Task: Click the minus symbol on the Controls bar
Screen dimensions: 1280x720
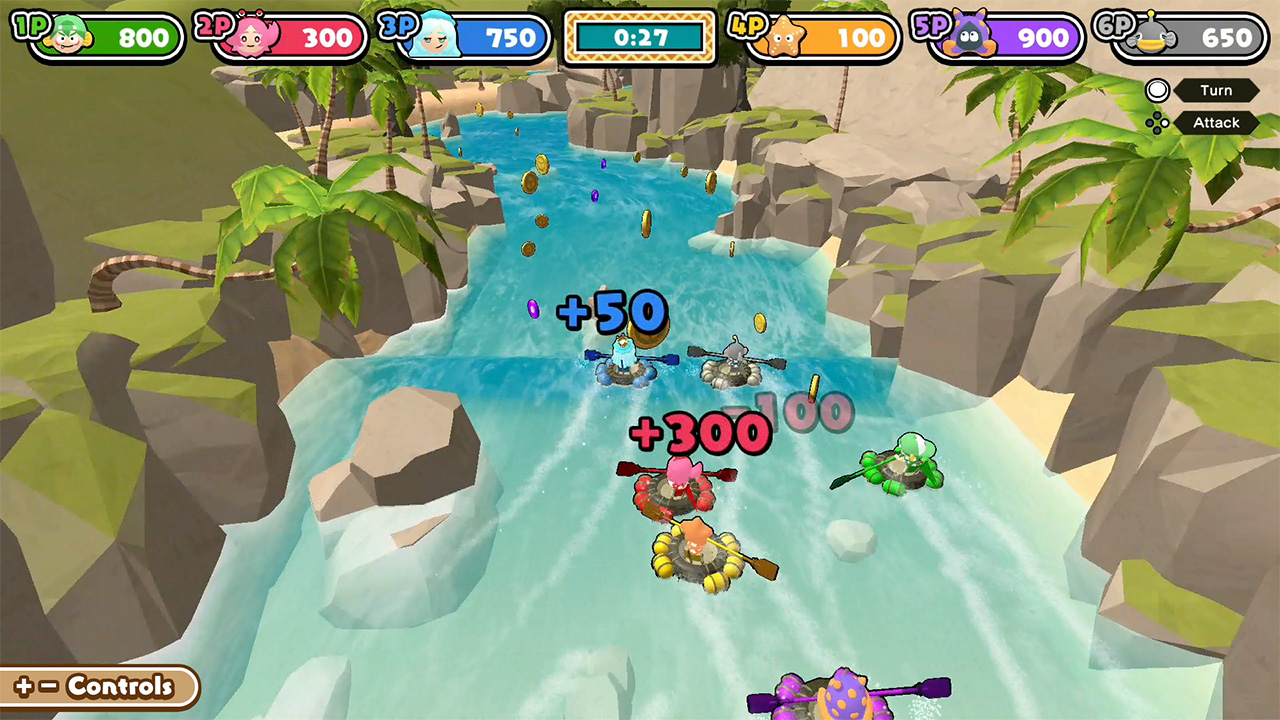Action: pos(48,685)
